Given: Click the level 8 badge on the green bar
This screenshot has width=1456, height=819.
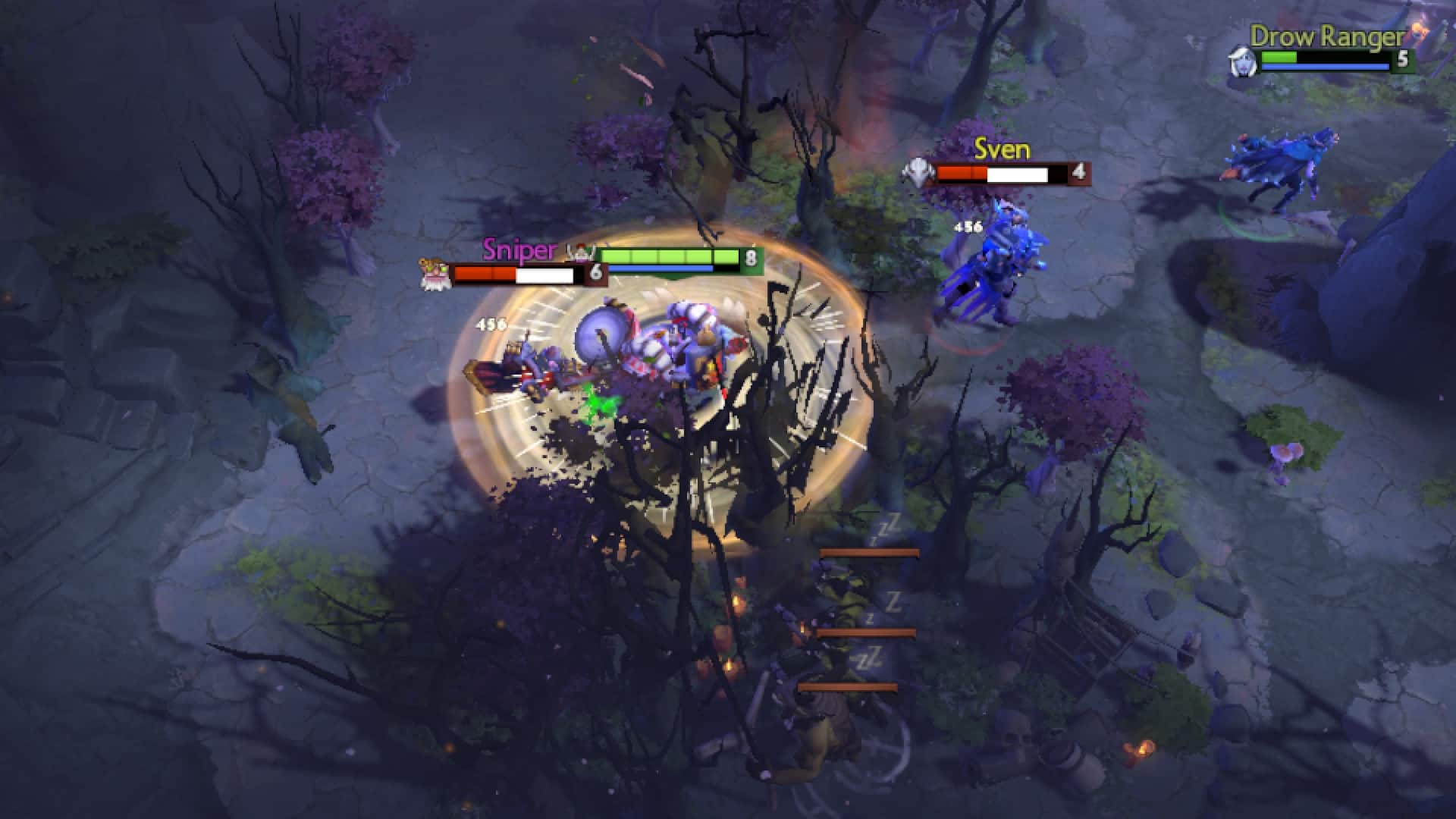Looking at the screenshot, I should click(751, 257).
